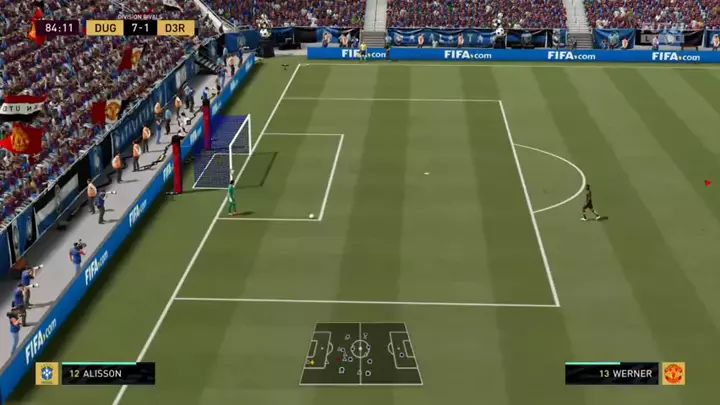Click the pitch radar minimap

pos(360,353)
